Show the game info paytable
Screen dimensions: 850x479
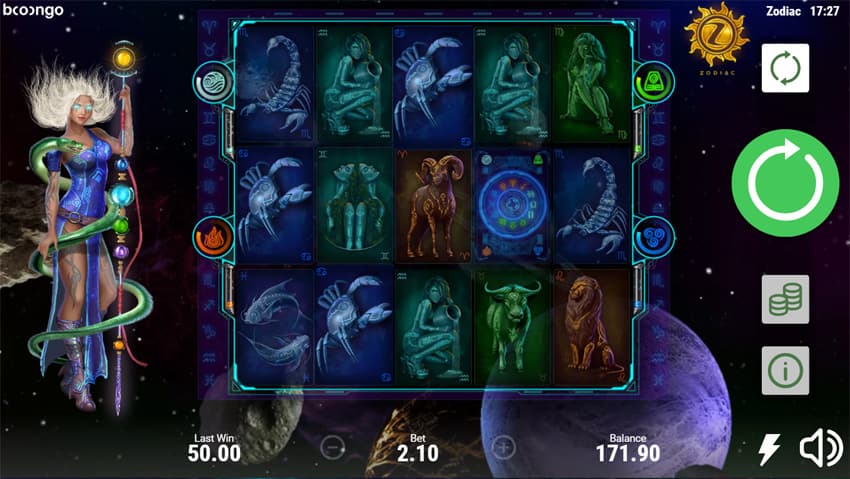coord(785,371)
